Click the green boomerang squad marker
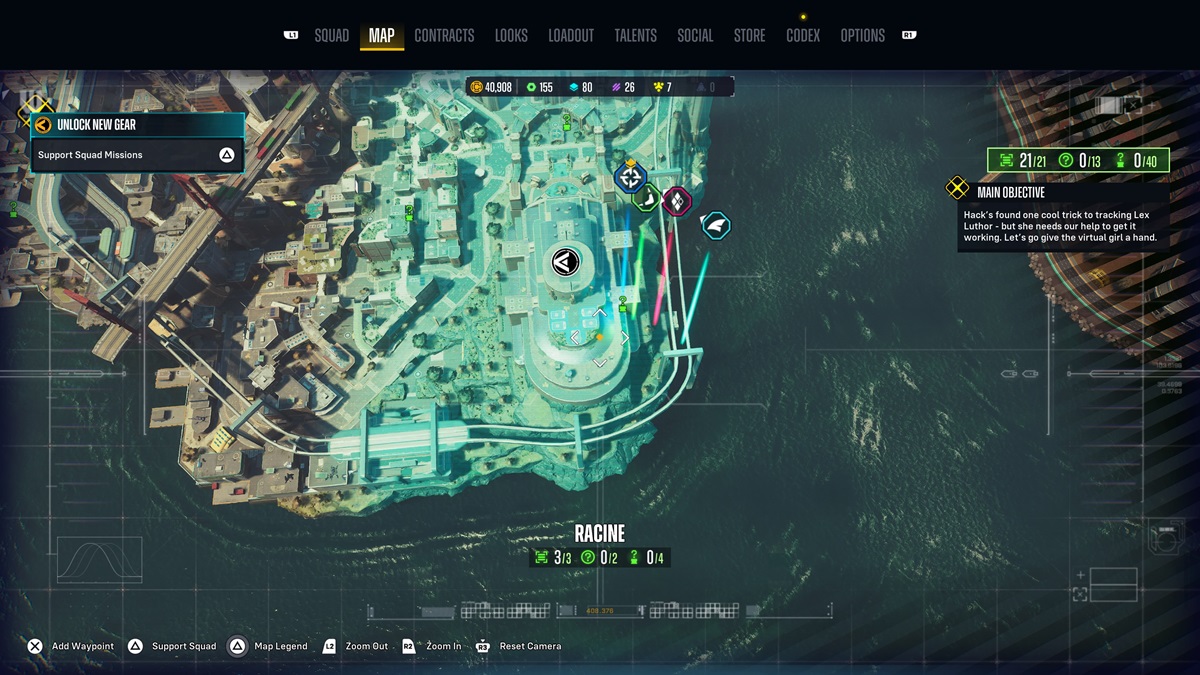The width and height of the screenshot is (1200, 675). (647, 198)
